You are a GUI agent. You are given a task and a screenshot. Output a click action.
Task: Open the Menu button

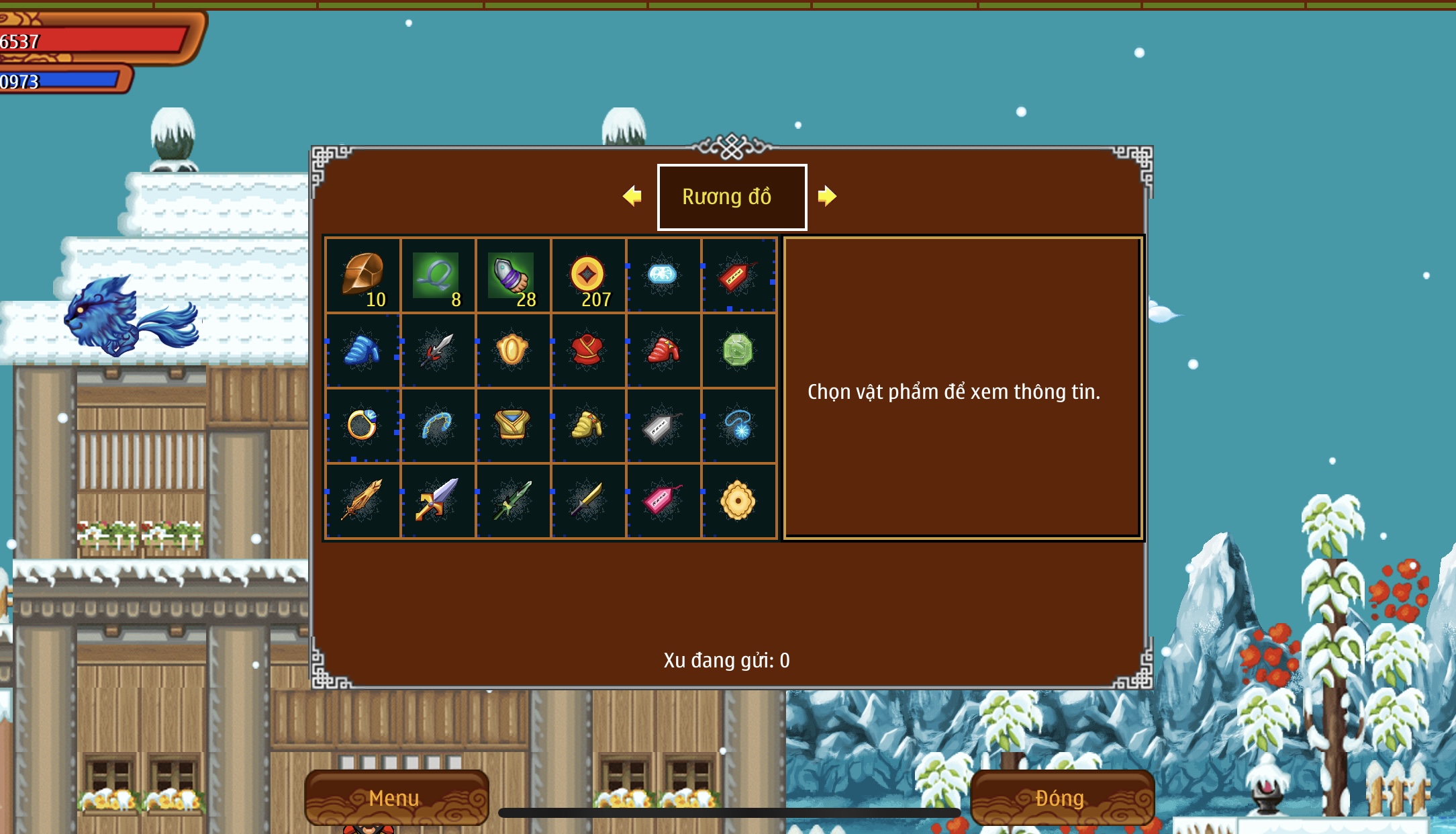pos(395,797)
